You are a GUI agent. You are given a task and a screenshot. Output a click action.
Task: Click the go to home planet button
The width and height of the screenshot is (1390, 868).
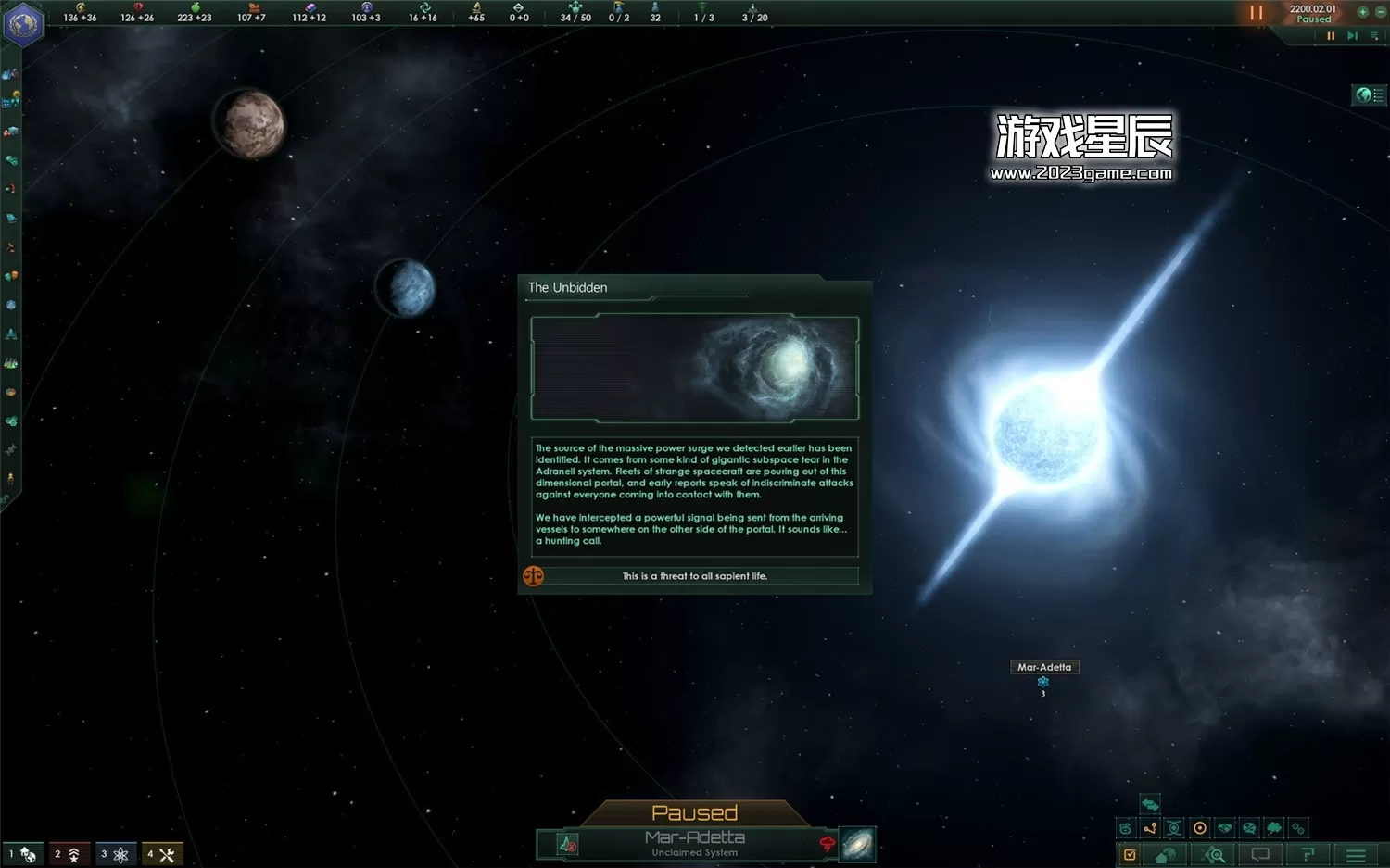point(1166,855)
